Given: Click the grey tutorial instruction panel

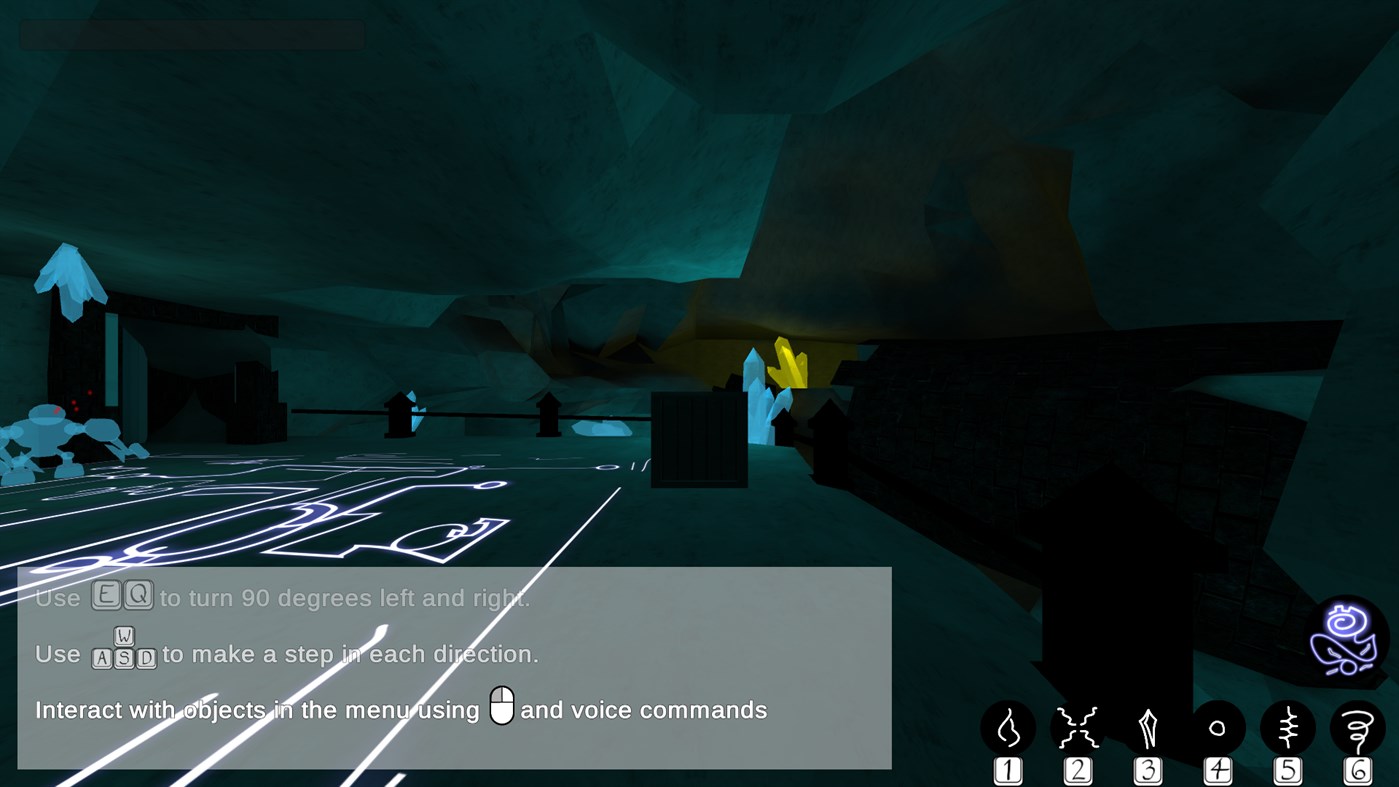Looking at the screenshot, I should (x=455, y=668).
